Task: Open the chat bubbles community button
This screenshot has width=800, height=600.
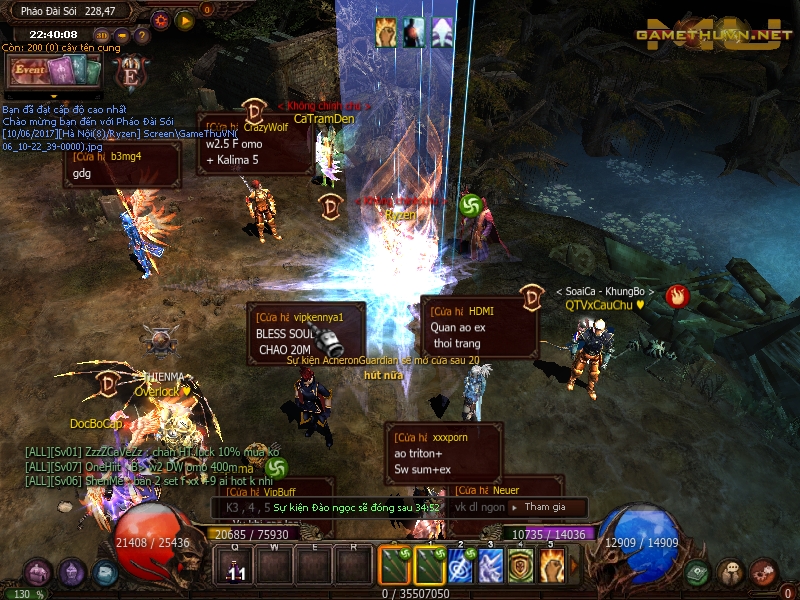Action: (731, 573)
